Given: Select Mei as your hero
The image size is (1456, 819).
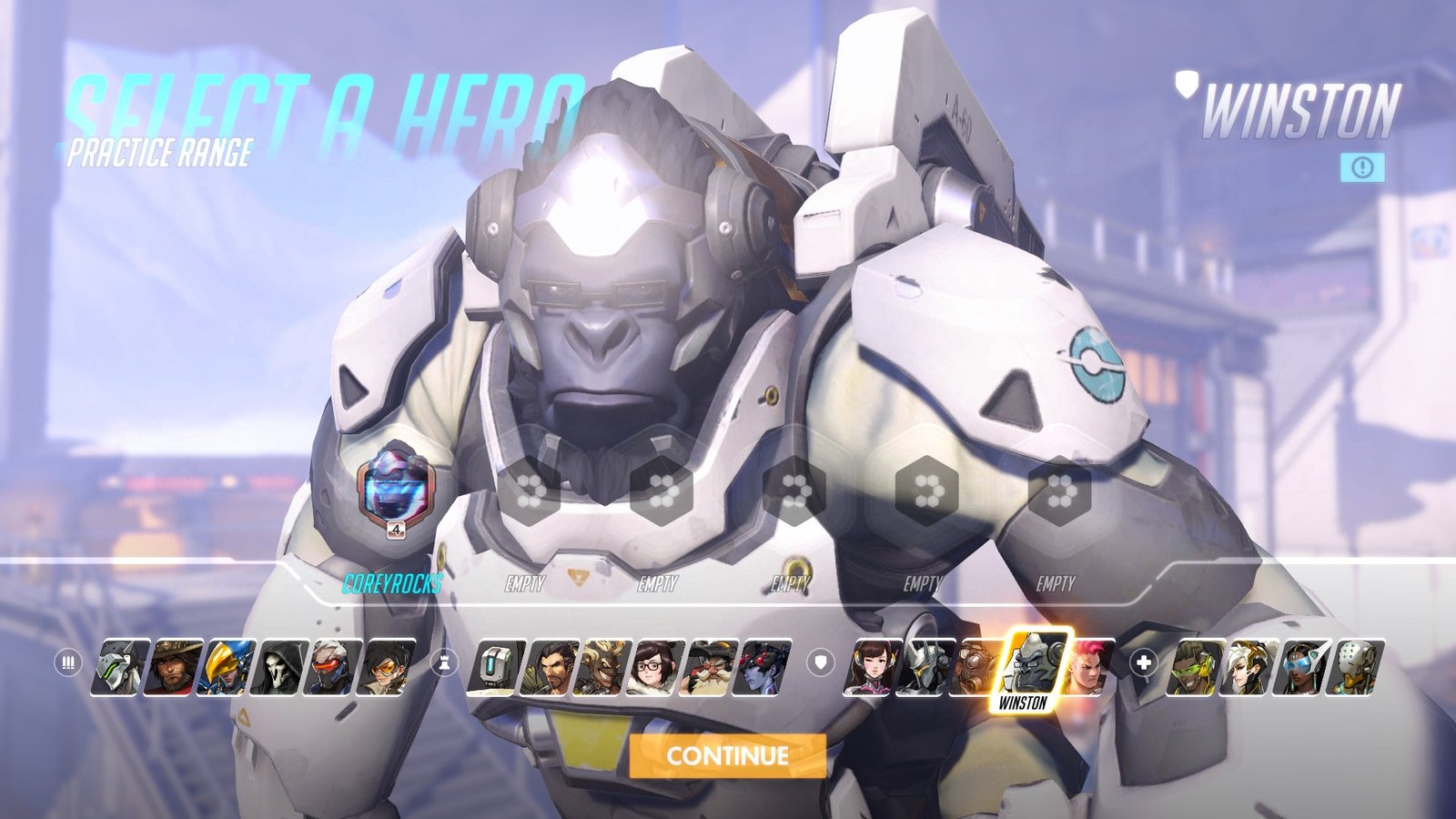Looking at the screenshot, I should 657,668.
